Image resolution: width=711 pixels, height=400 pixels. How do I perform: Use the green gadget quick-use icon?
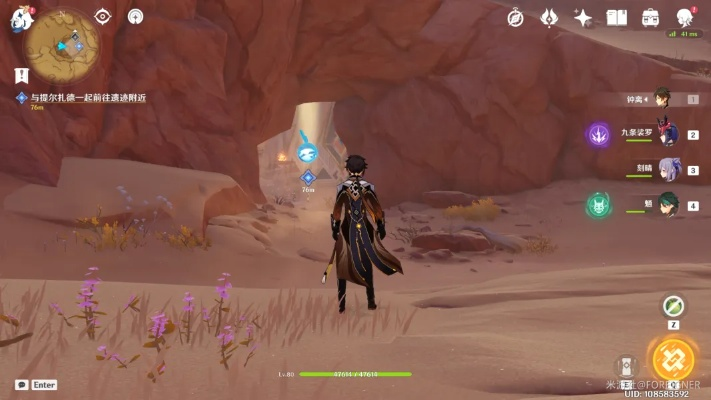(674, 307)
